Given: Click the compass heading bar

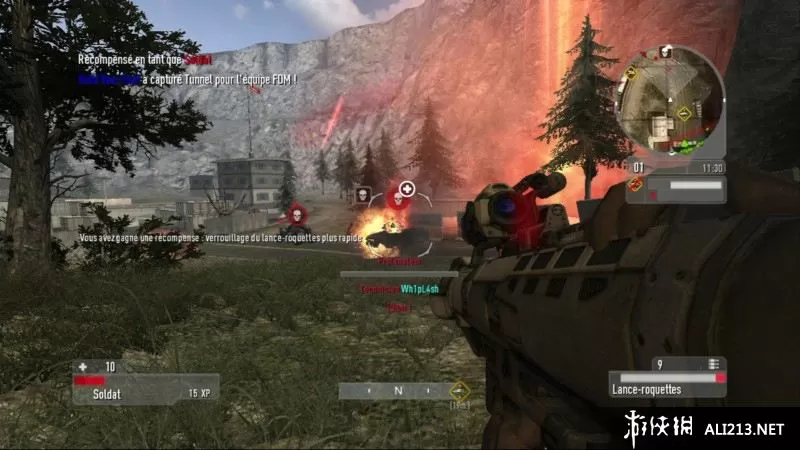Looking at the screenshot, I should coord(397,391).
